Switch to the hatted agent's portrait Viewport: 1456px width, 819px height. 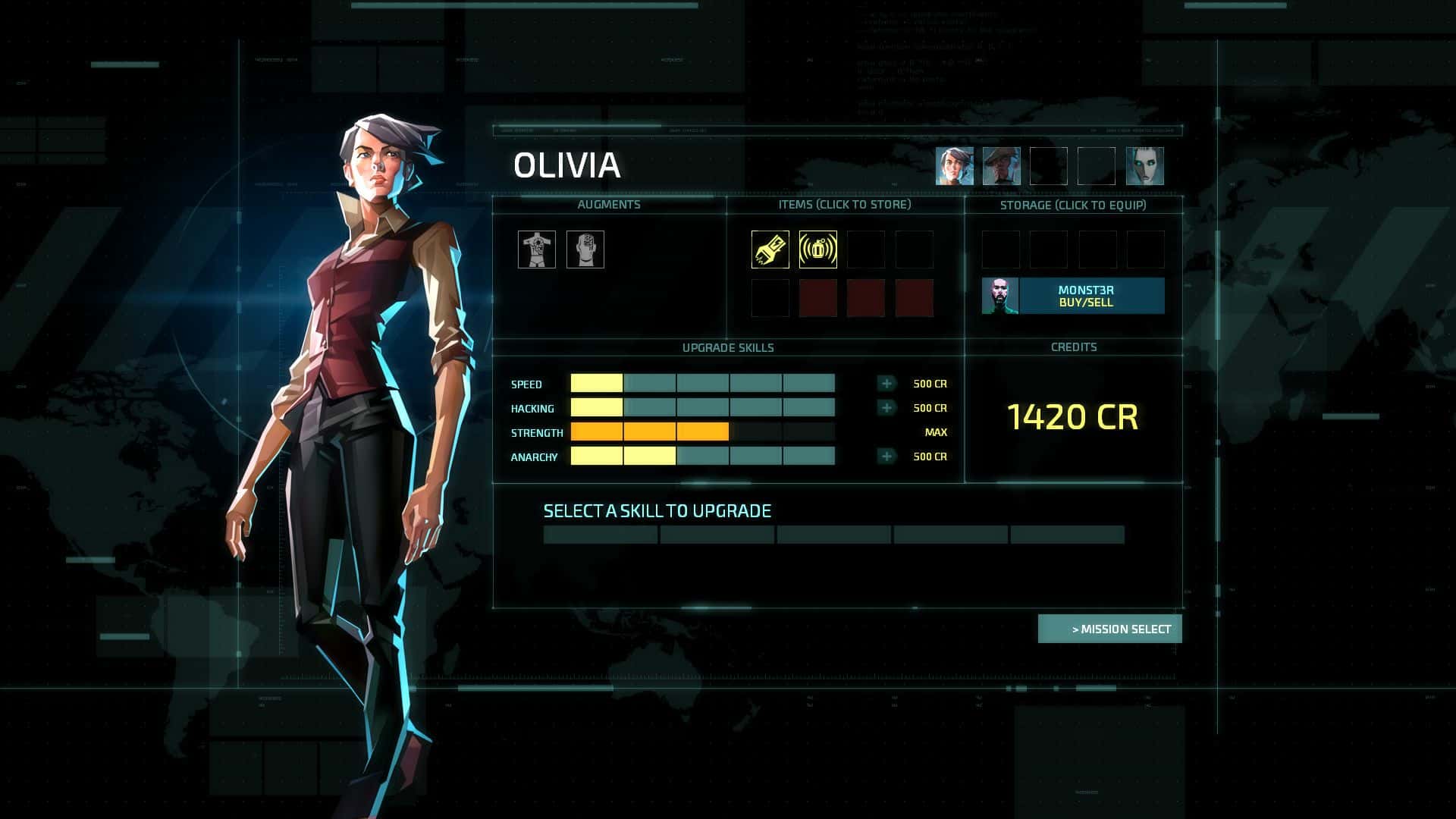point(1000,165)
